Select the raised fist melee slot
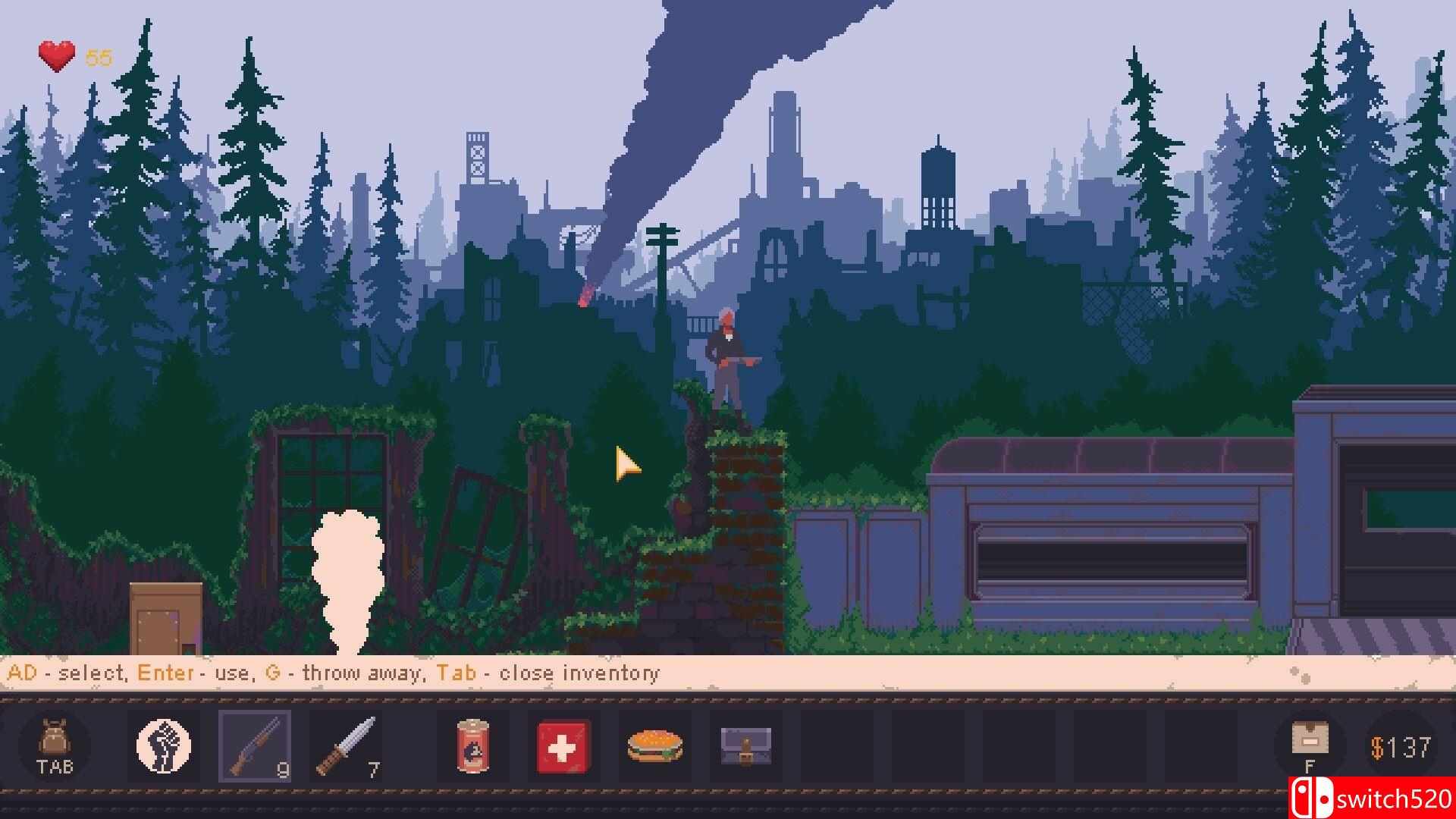The width and height of the screenshot is (1456, 819). [164, 746]
